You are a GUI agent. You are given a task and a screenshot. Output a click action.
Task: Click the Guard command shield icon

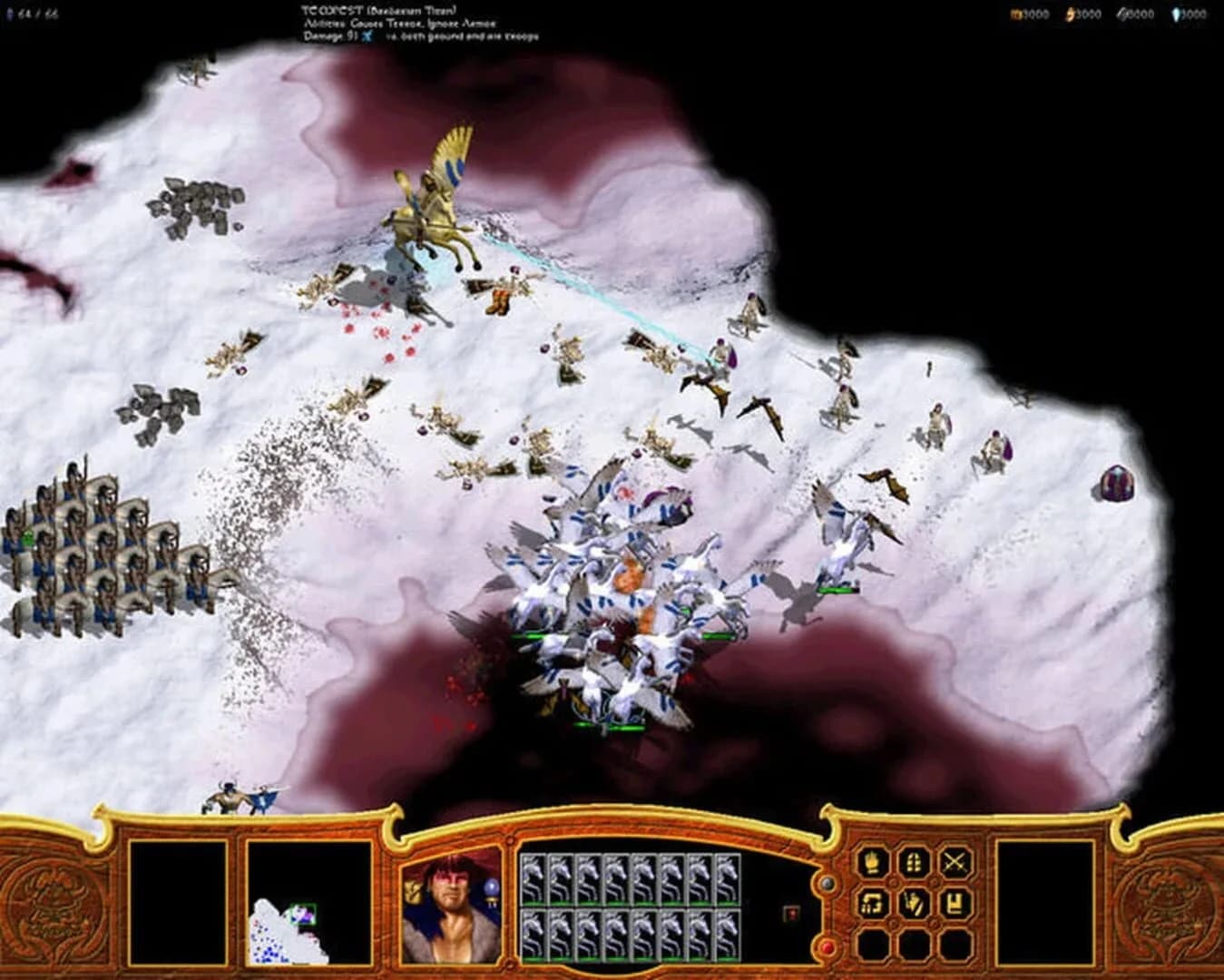[913, 862]
